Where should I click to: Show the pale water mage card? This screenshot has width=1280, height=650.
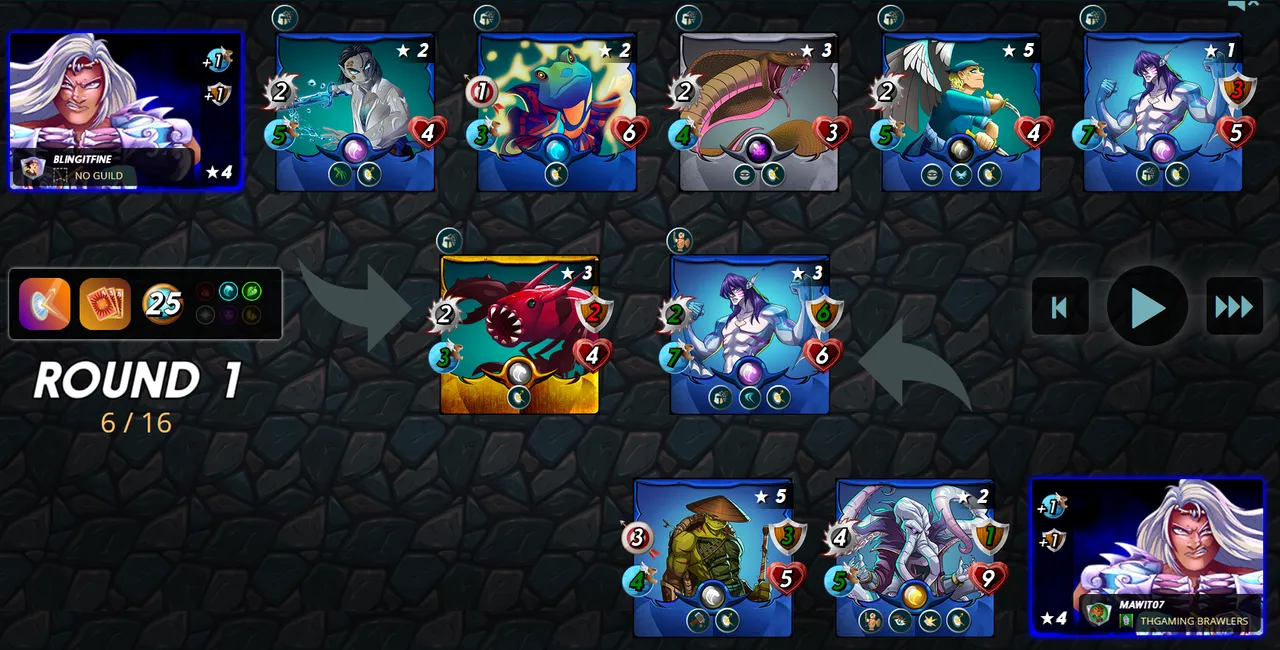coord(355,111)
